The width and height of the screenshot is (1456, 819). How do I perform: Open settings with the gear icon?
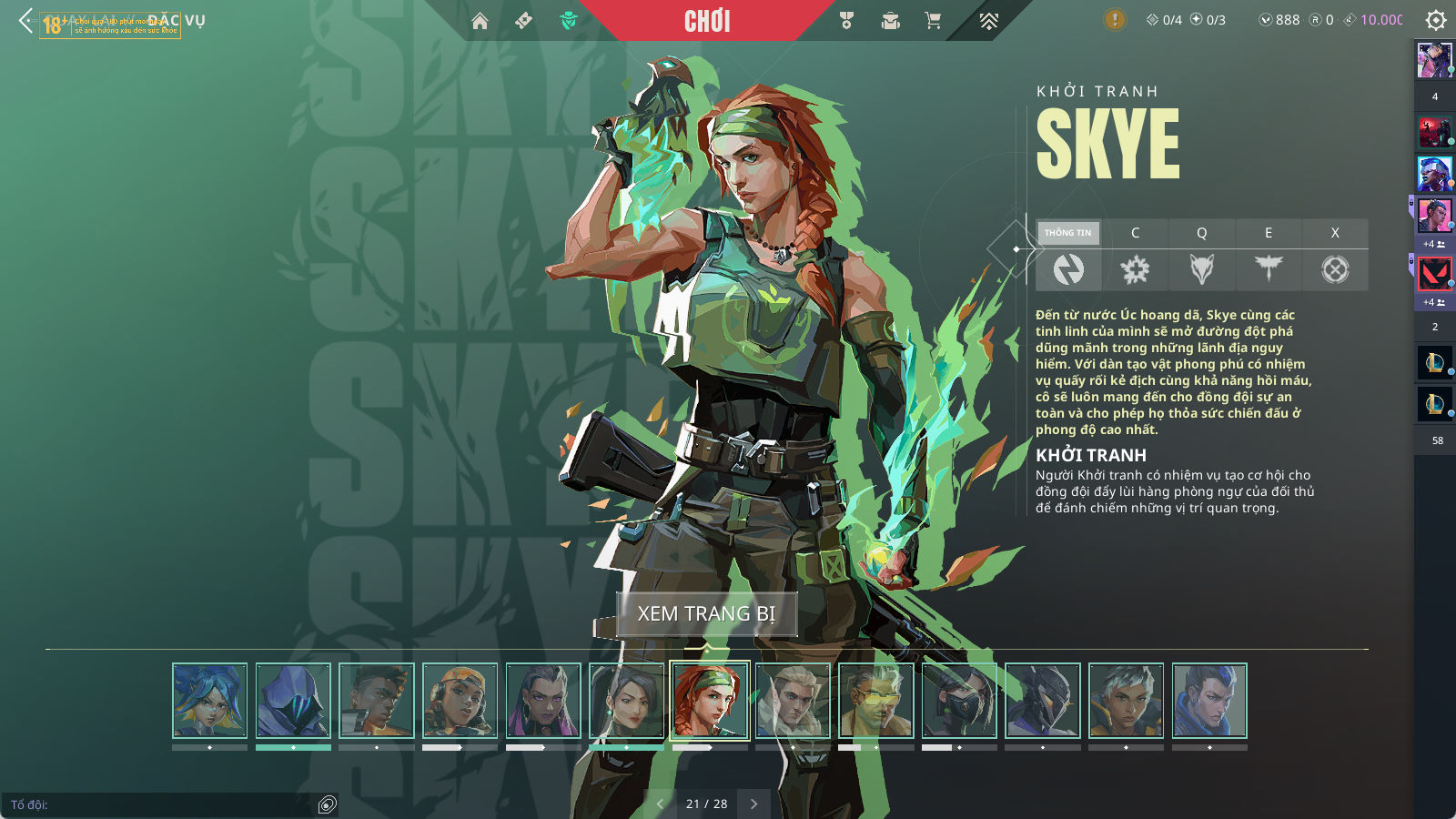tap(1436, 20)
